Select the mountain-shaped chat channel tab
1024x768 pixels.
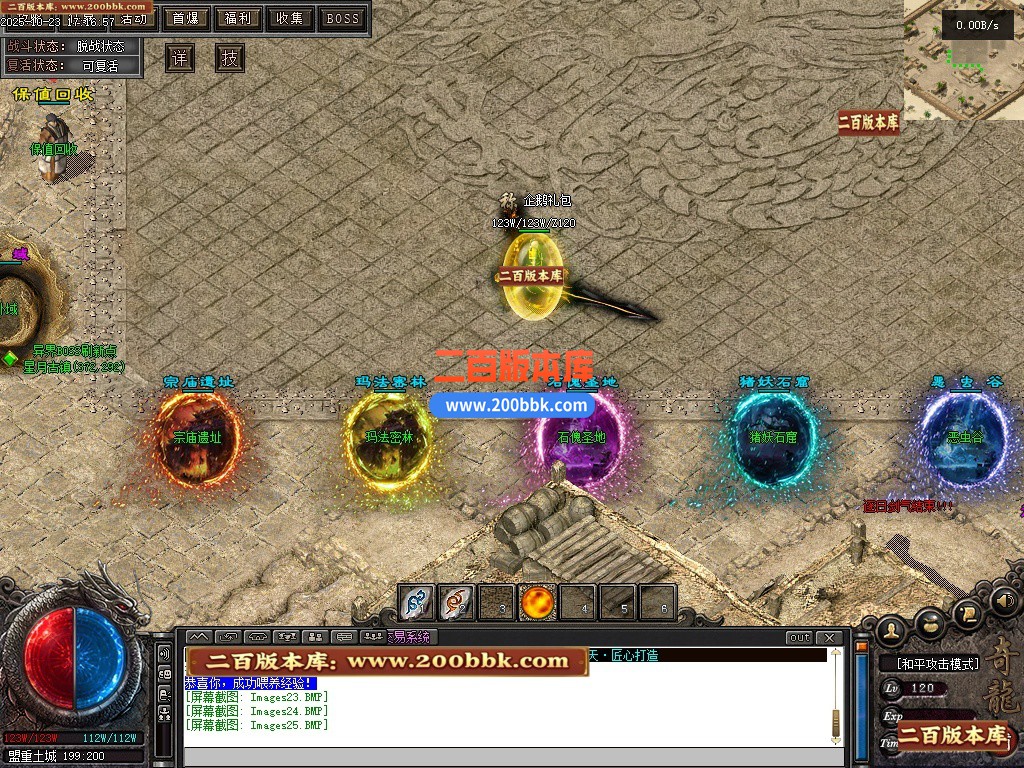[198, 638]
